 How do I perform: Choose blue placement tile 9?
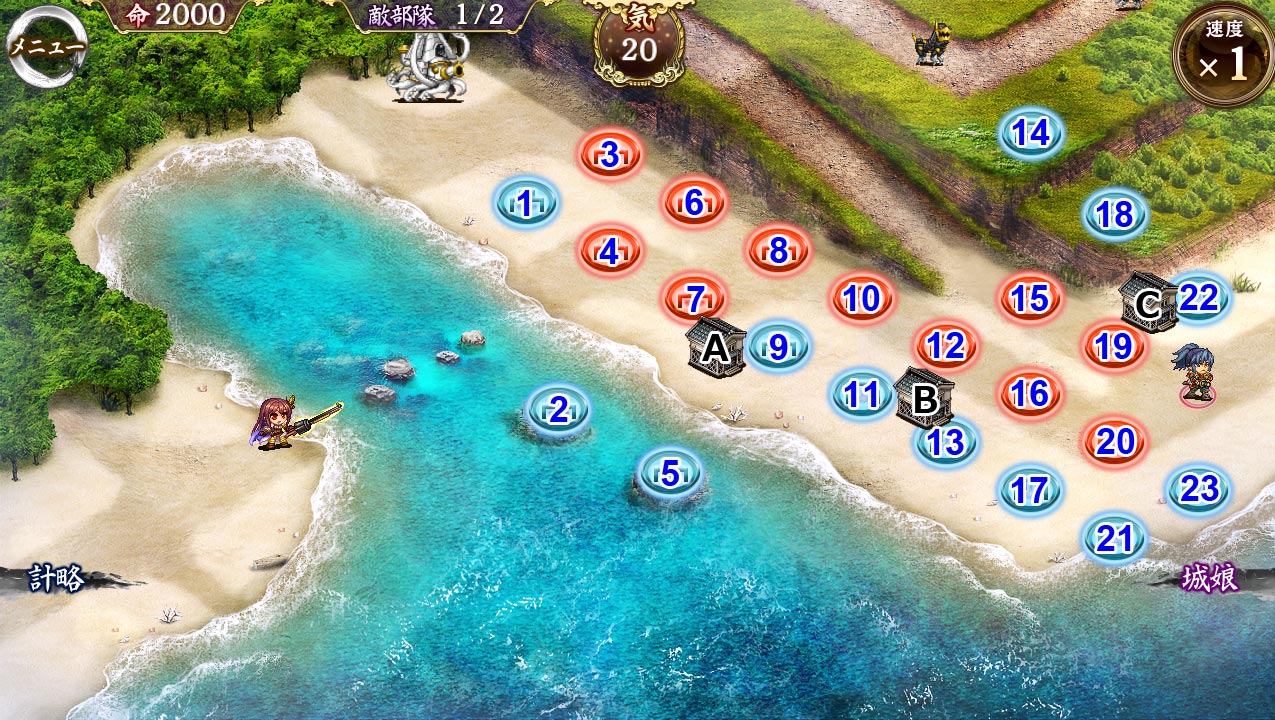tap(779, 347)
